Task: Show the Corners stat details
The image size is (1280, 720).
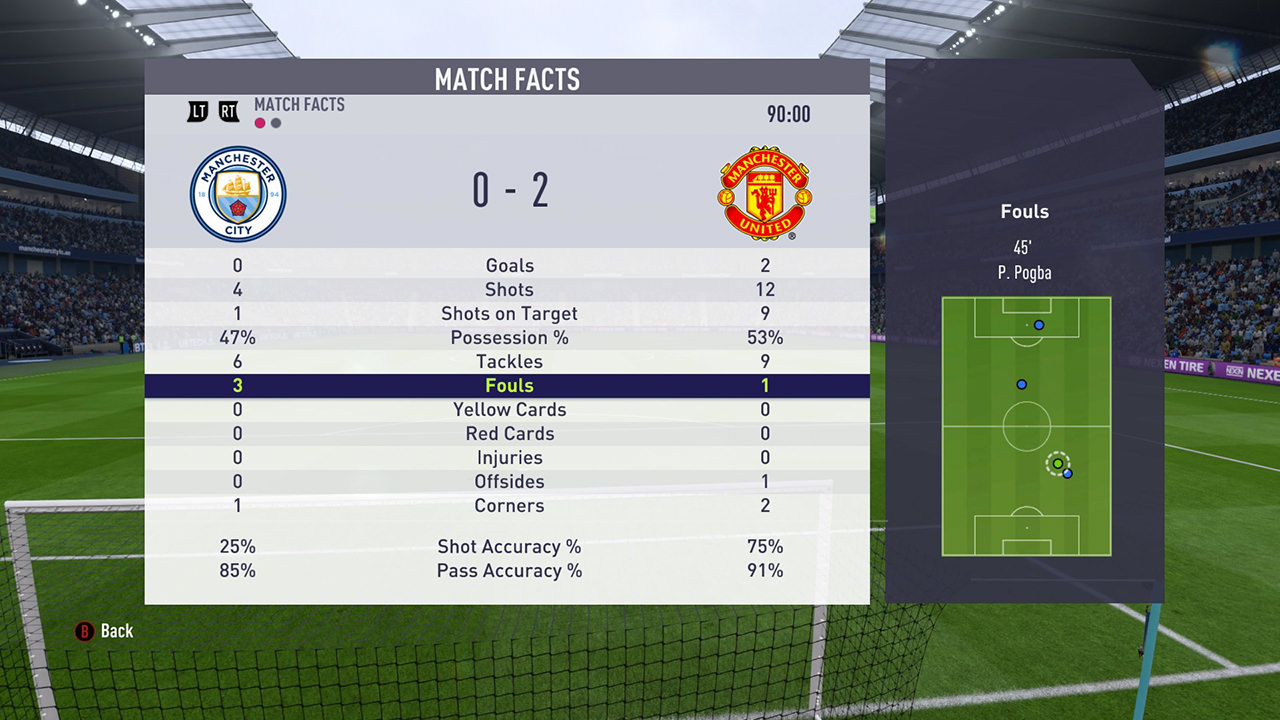Action: coord(509,506)
